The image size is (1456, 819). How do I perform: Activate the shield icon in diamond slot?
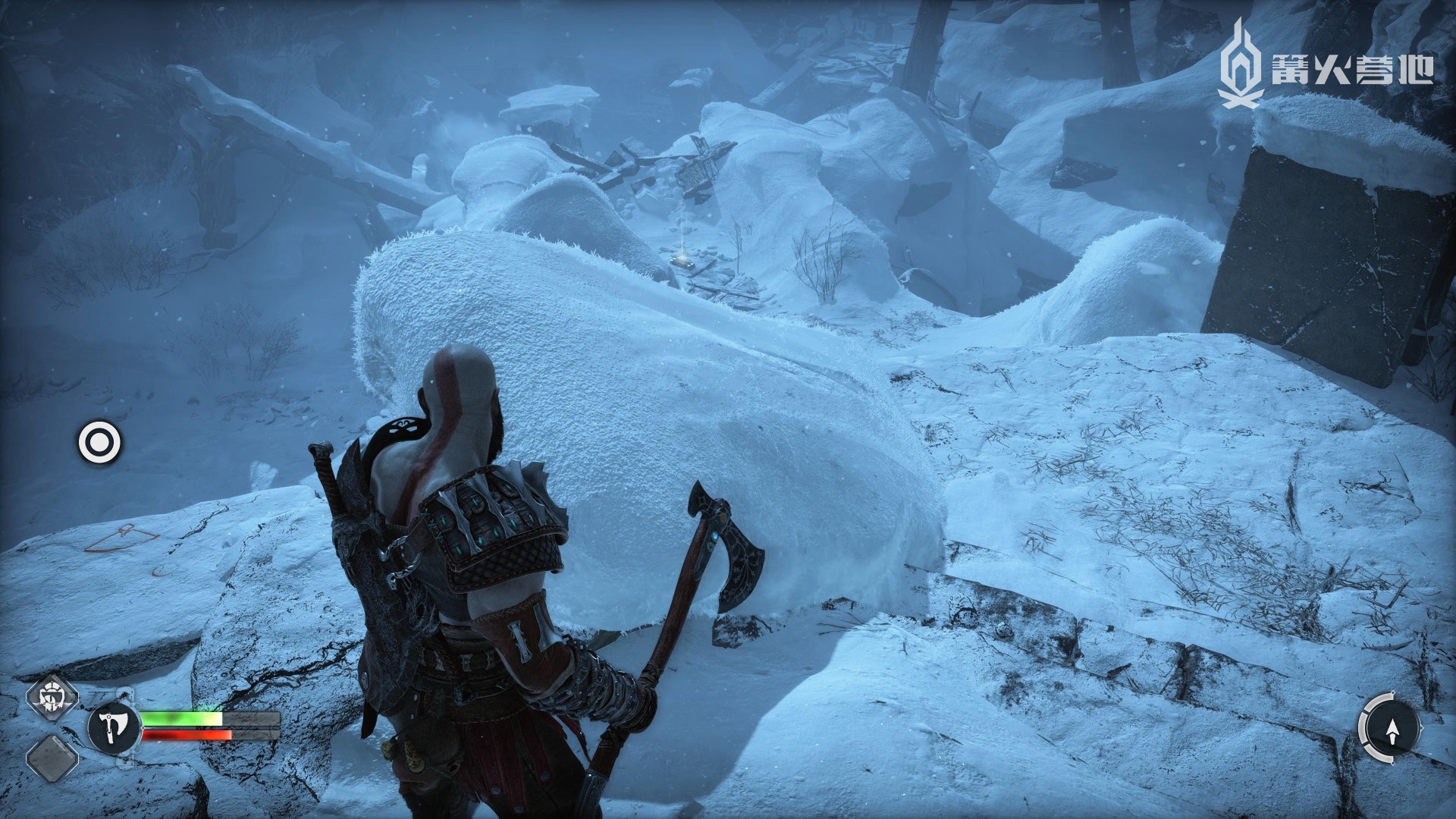[53, 697]
